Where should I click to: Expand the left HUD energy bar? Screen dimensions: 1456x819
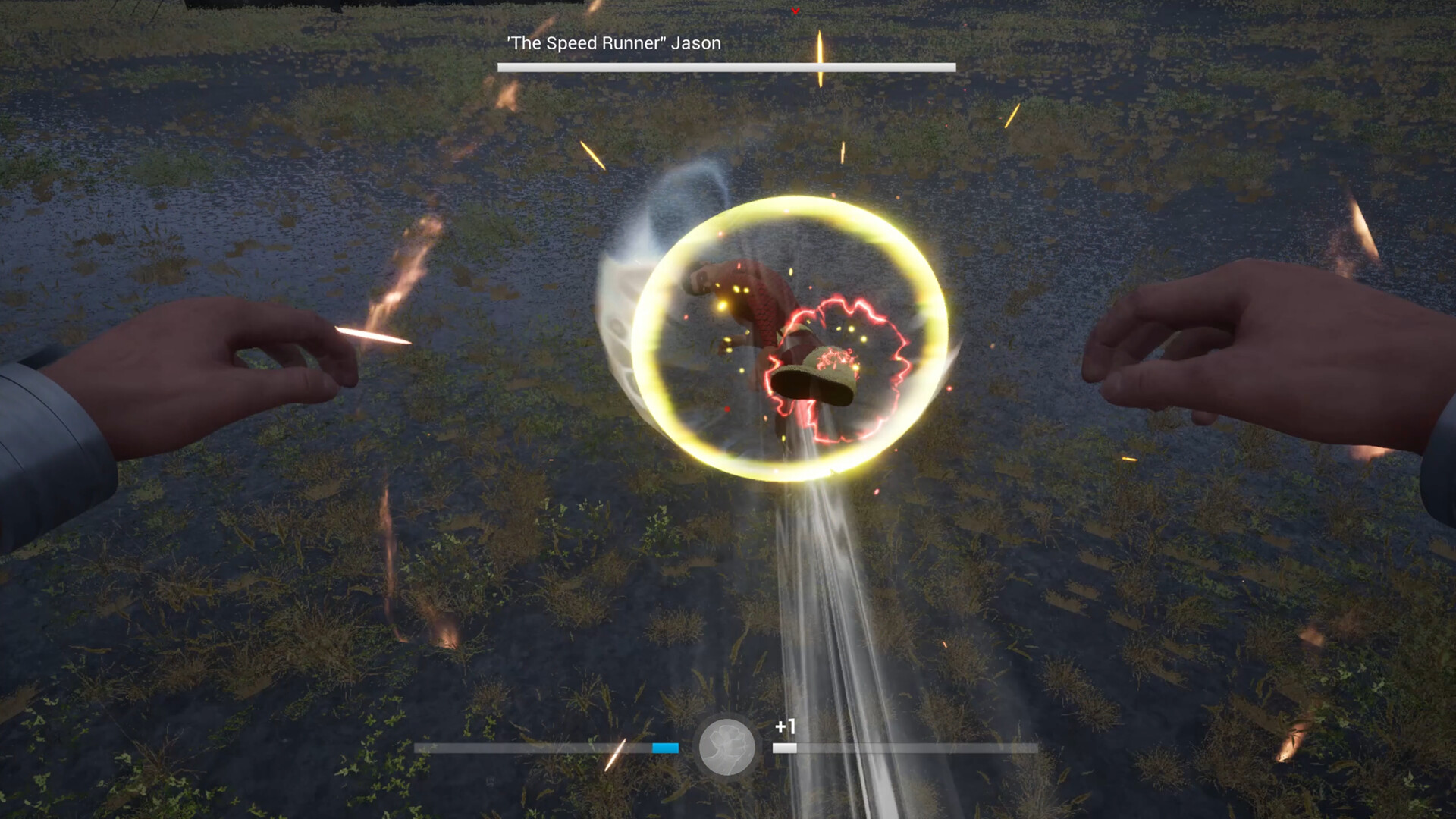click(x=546, y=746)
